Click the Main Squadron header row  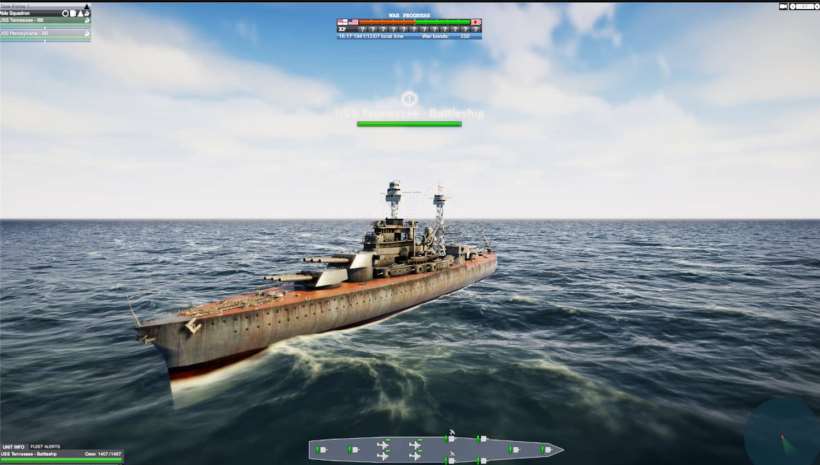point(30,13)
